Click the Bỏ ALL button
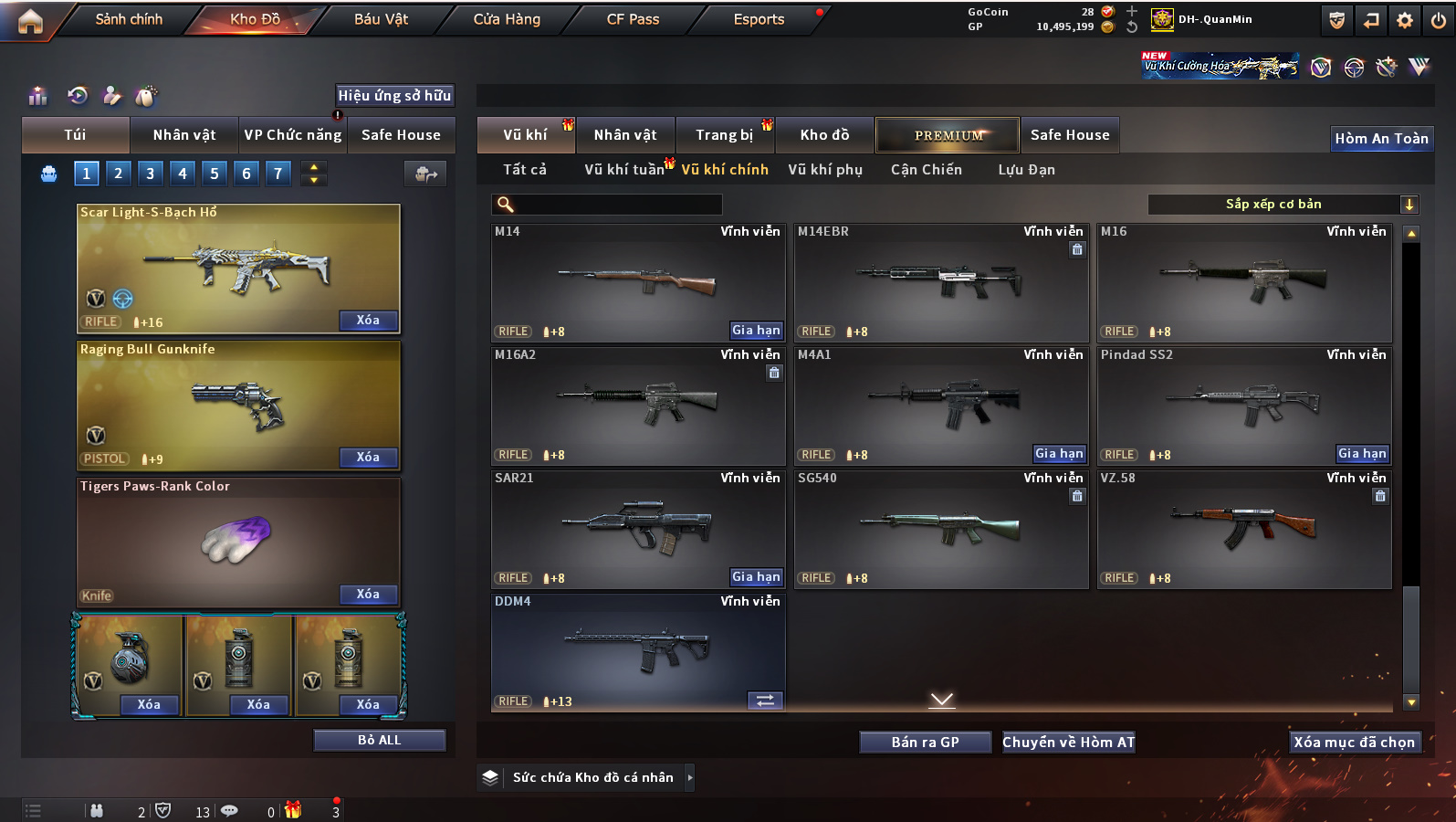 [x=379, y=741]
